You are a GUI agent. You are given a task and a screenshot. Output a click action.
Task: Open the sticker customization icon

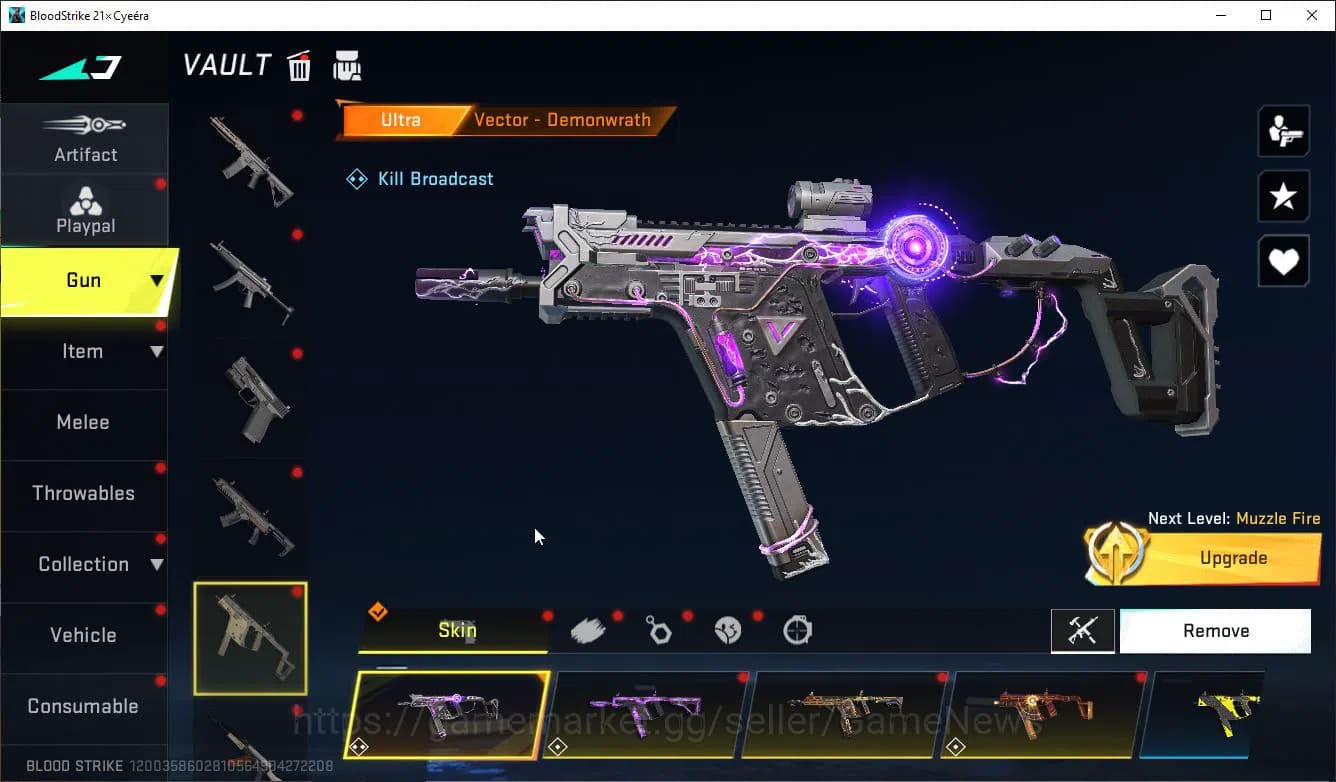coord(729,629)
